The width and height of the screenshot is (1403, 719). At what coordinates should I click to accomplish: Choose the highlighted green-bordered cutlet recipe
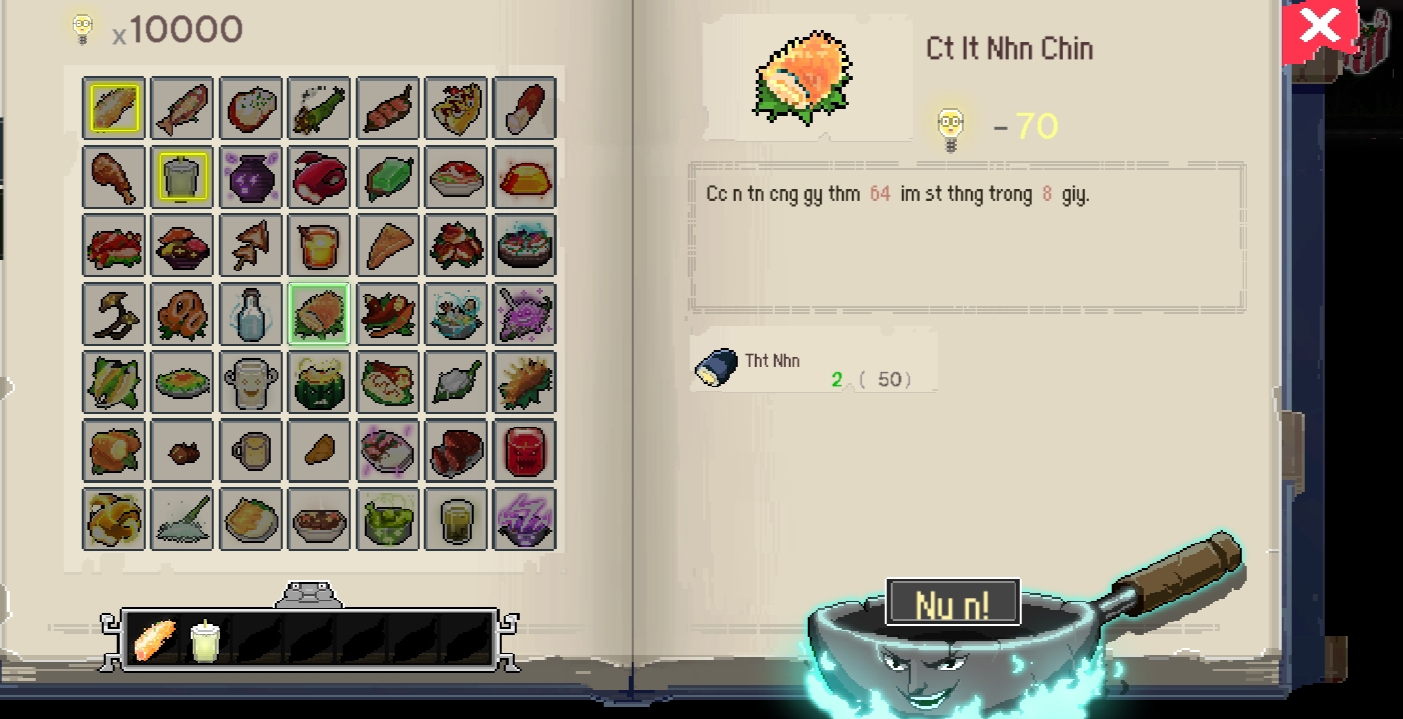(319, 314)
